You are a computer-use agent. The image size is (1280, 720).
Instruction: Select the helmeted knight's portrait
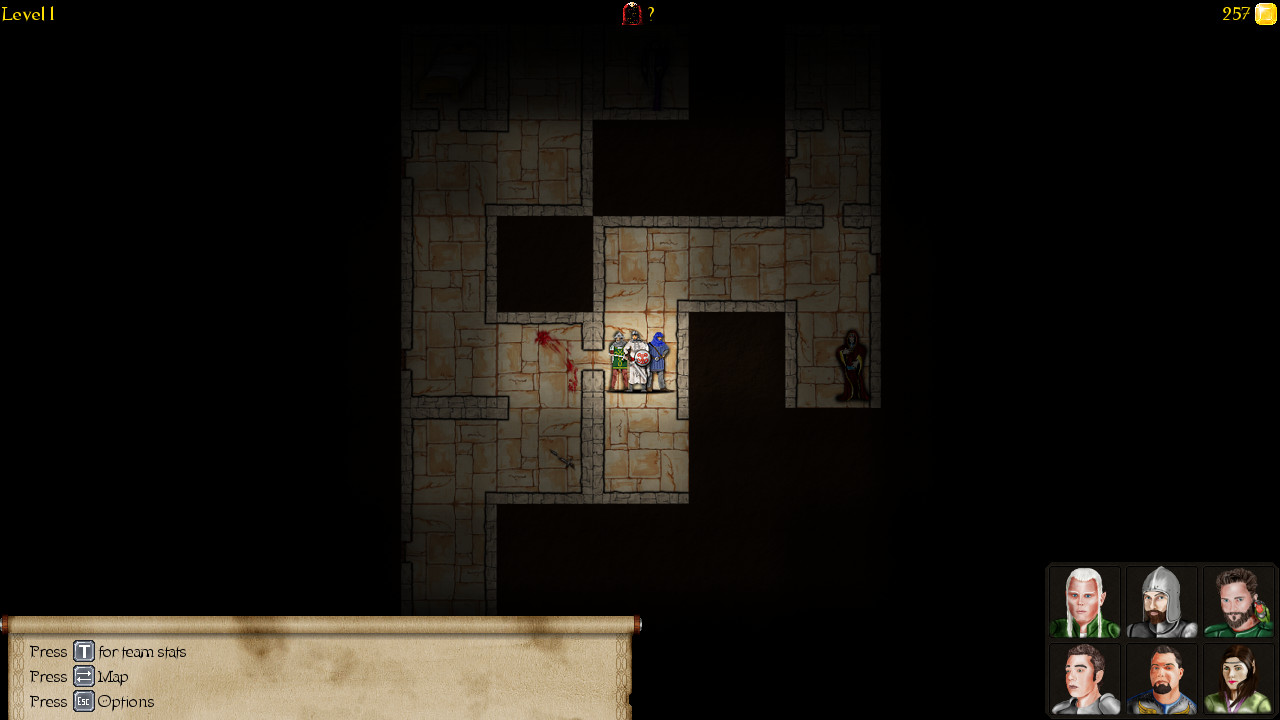tap(1161, 601)
